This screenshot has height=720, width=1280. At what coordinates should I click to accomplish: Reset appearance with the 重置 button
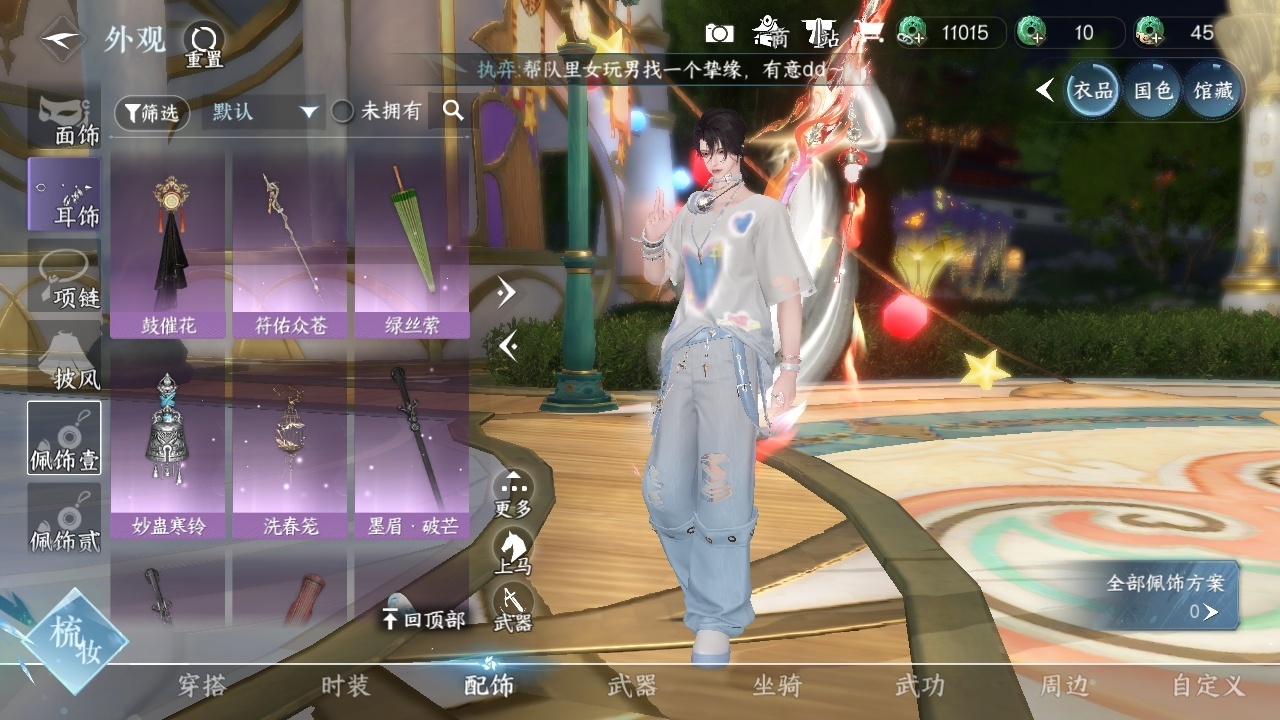tap(203, 45)
